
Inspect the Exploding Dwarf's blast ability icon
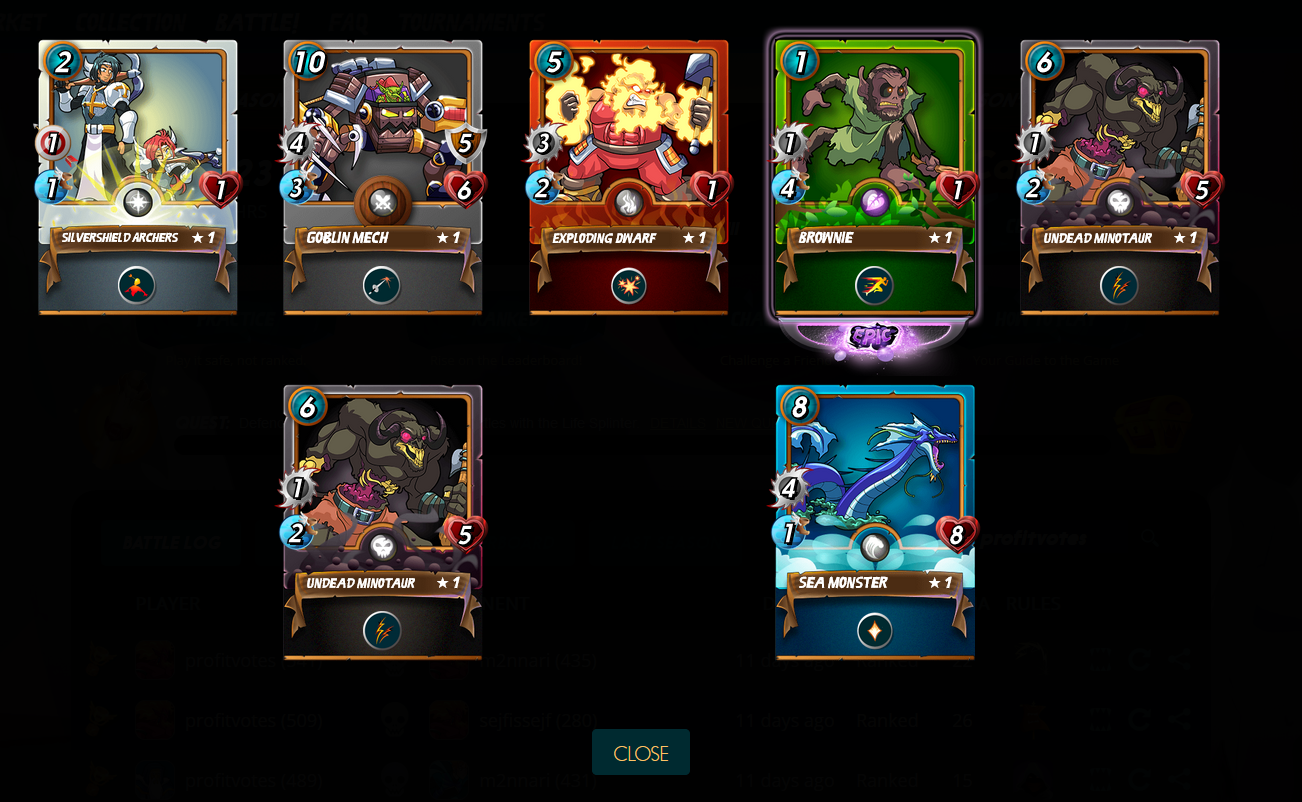pos(628,286)
